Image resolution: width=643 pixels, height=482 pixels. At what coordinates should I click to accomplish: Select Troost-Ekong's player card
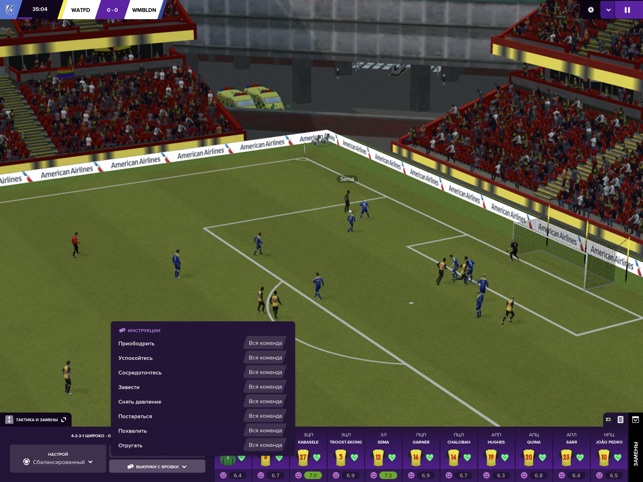tap(346, 456)
